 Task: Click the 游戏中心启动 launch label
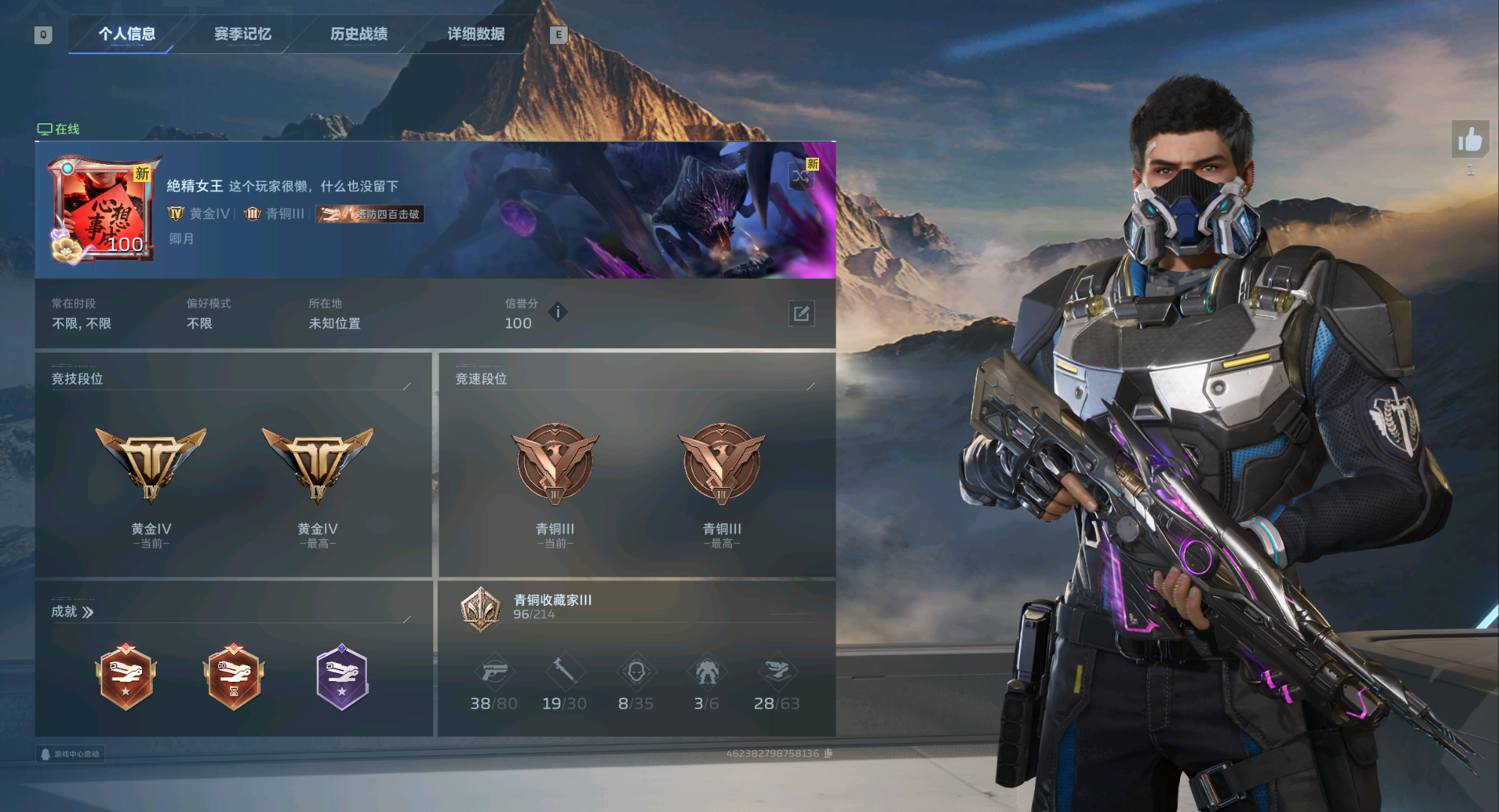70,753
